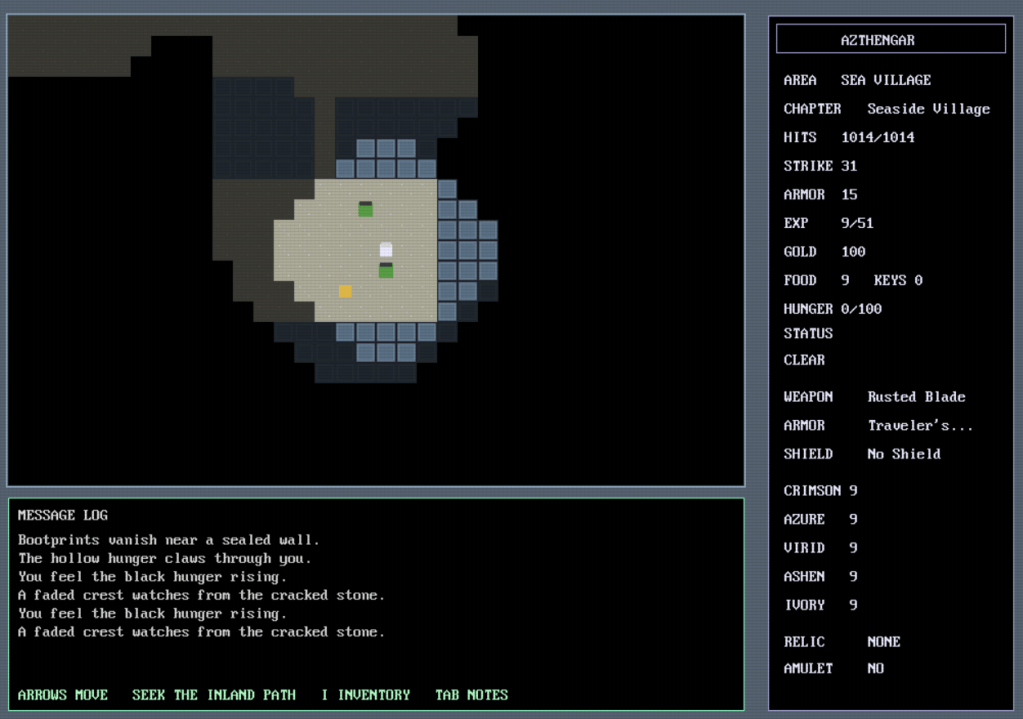The height and width of the screenshot is (719, 1023).
Task: Click the Seek the Inland Path objective
Action: pyautogui.click(x=215, y=695)
